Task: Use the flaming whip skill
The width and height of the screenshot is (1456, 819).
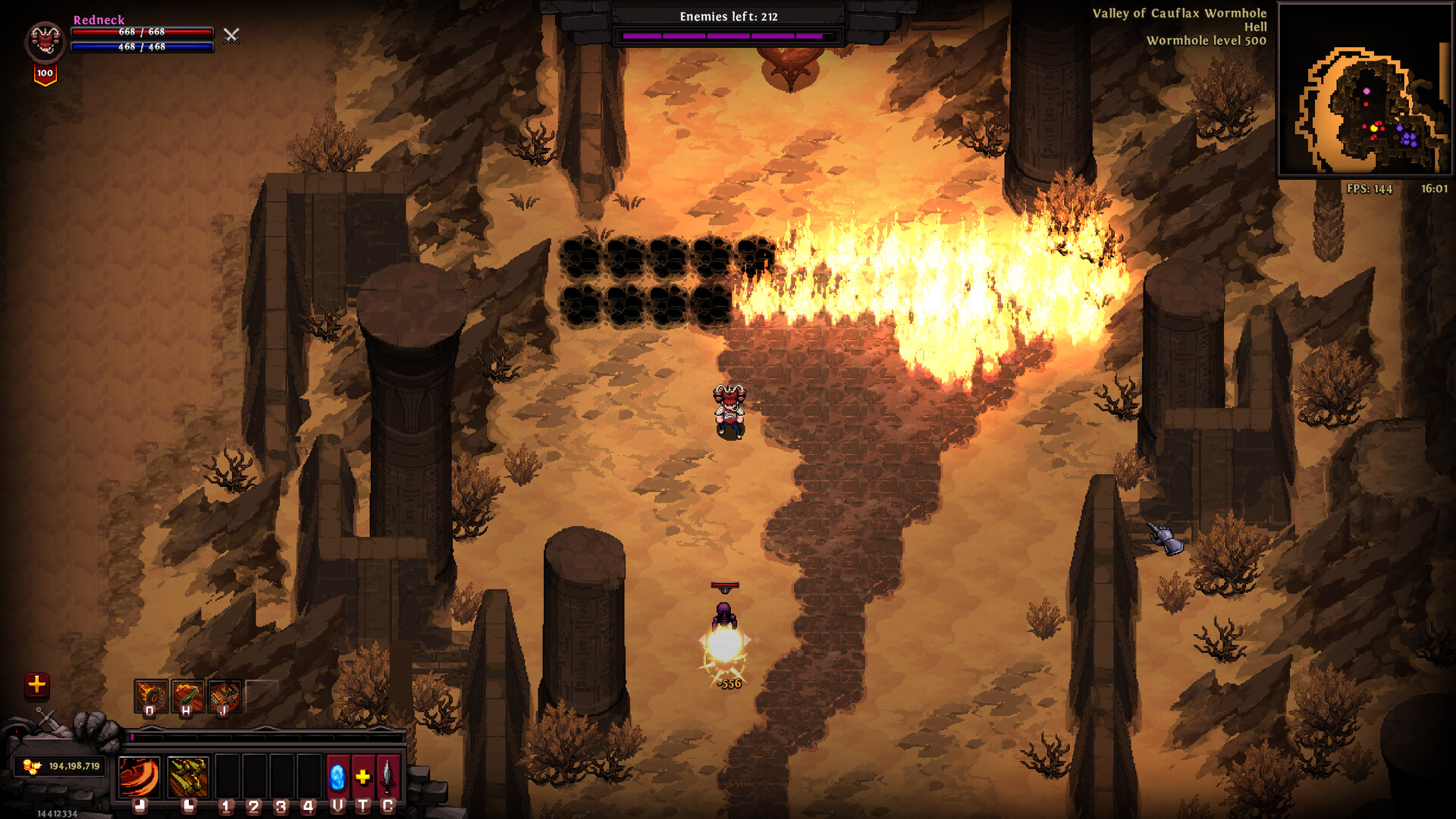Action: coord(187,696)
